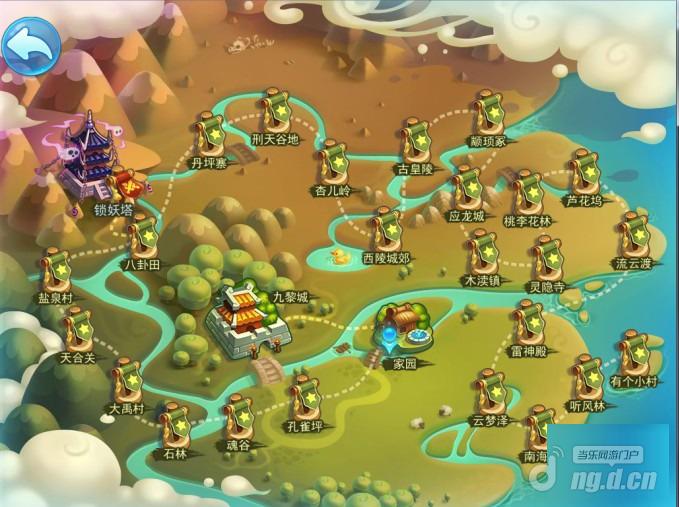
Task: Choose the 颛顼冢 level banner
Action: (x=488, y=113)
